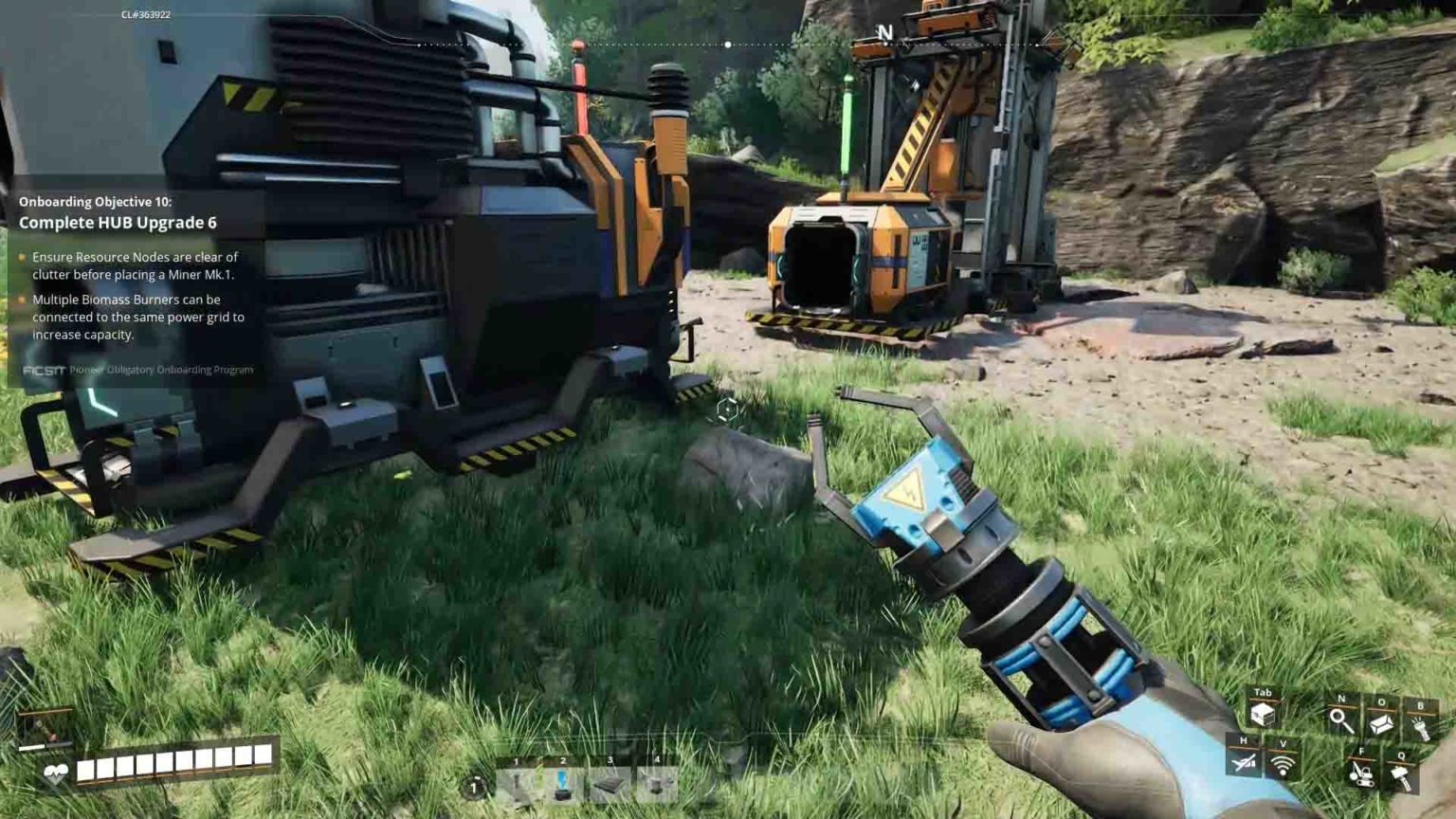Toggle the flashlight icon
This screenshot has height=819, width=1456.
click(x=1420, y=727)
